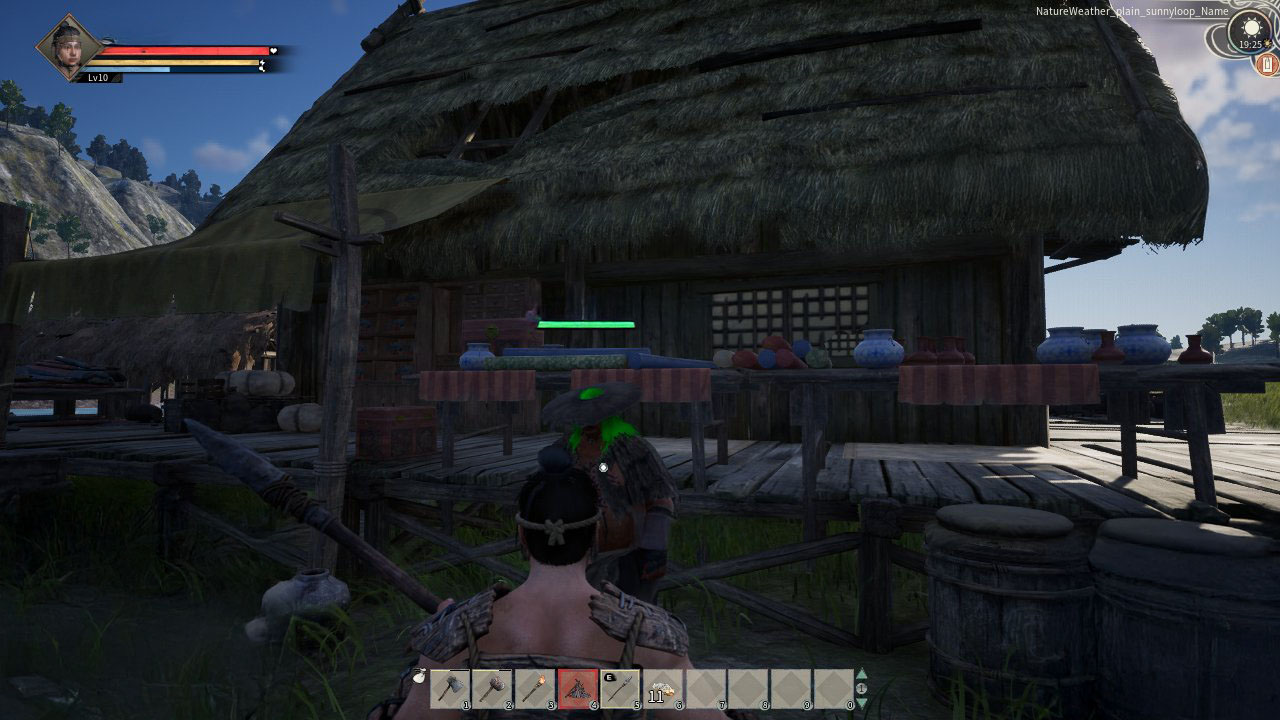Open the red icon below the clock
Viewport: 1280px width, 720px height.
point(1268,65)
